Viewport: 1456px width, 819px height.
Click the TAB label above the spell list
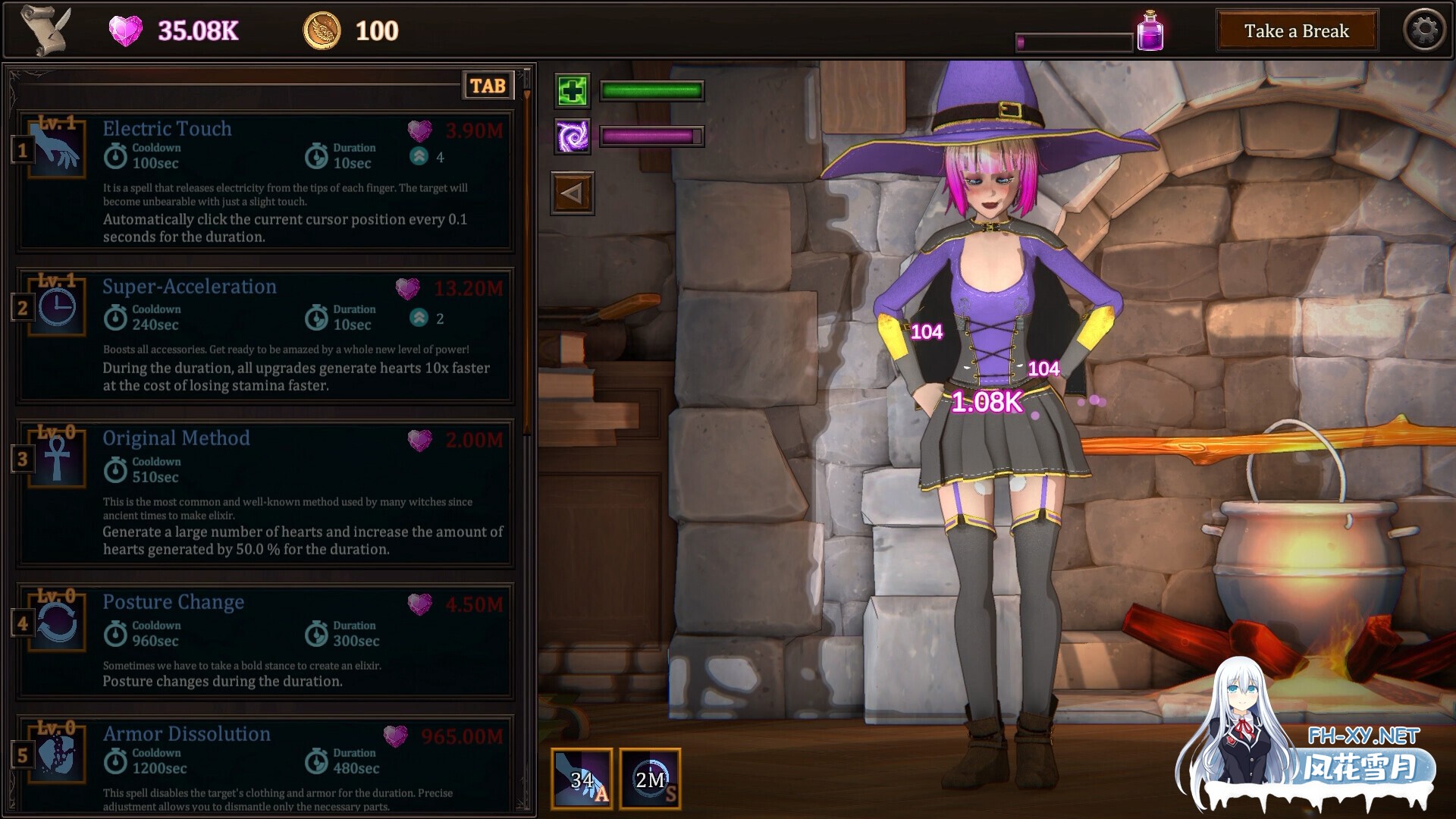point(488,86)
